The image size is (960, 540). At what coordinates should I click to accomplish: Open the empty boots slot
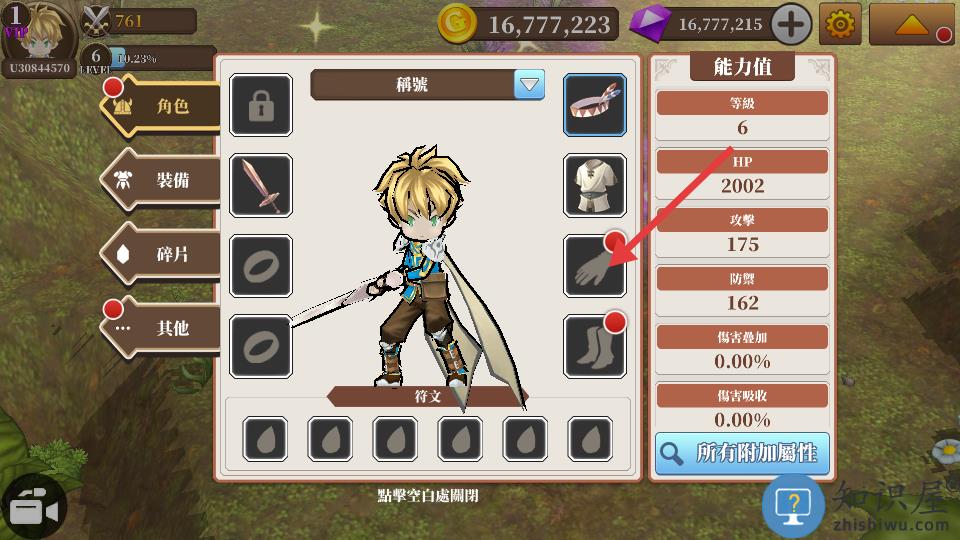click(595, 346)
